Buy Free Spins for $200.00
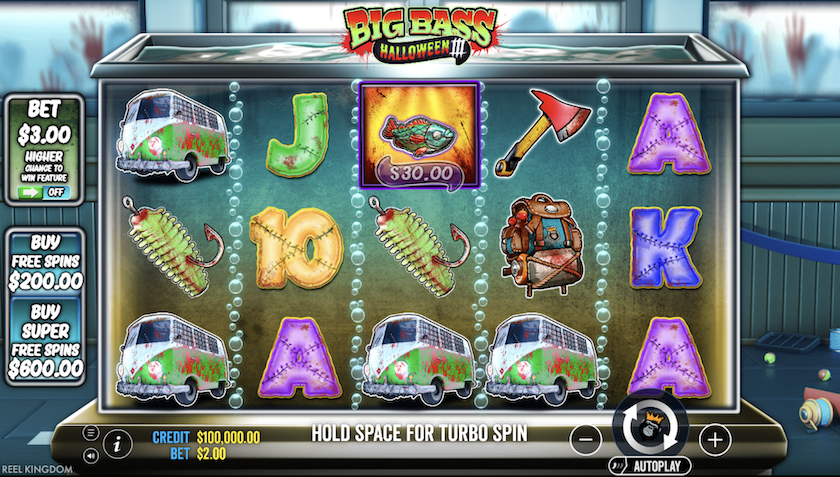The image size is (840, 477). (45, 262)
